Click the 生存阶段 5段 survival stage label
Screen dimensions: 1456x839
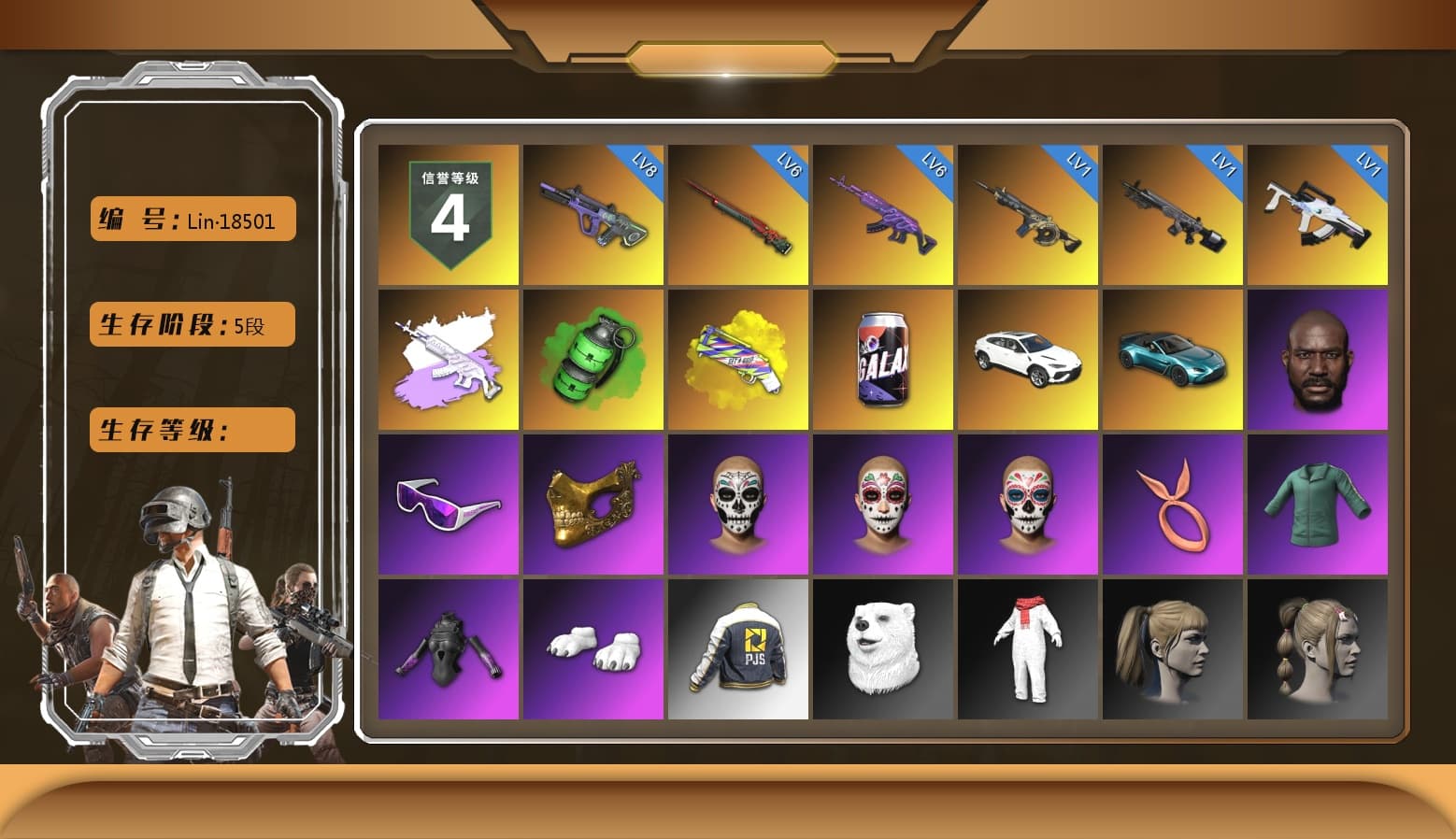tap(191, 324)
